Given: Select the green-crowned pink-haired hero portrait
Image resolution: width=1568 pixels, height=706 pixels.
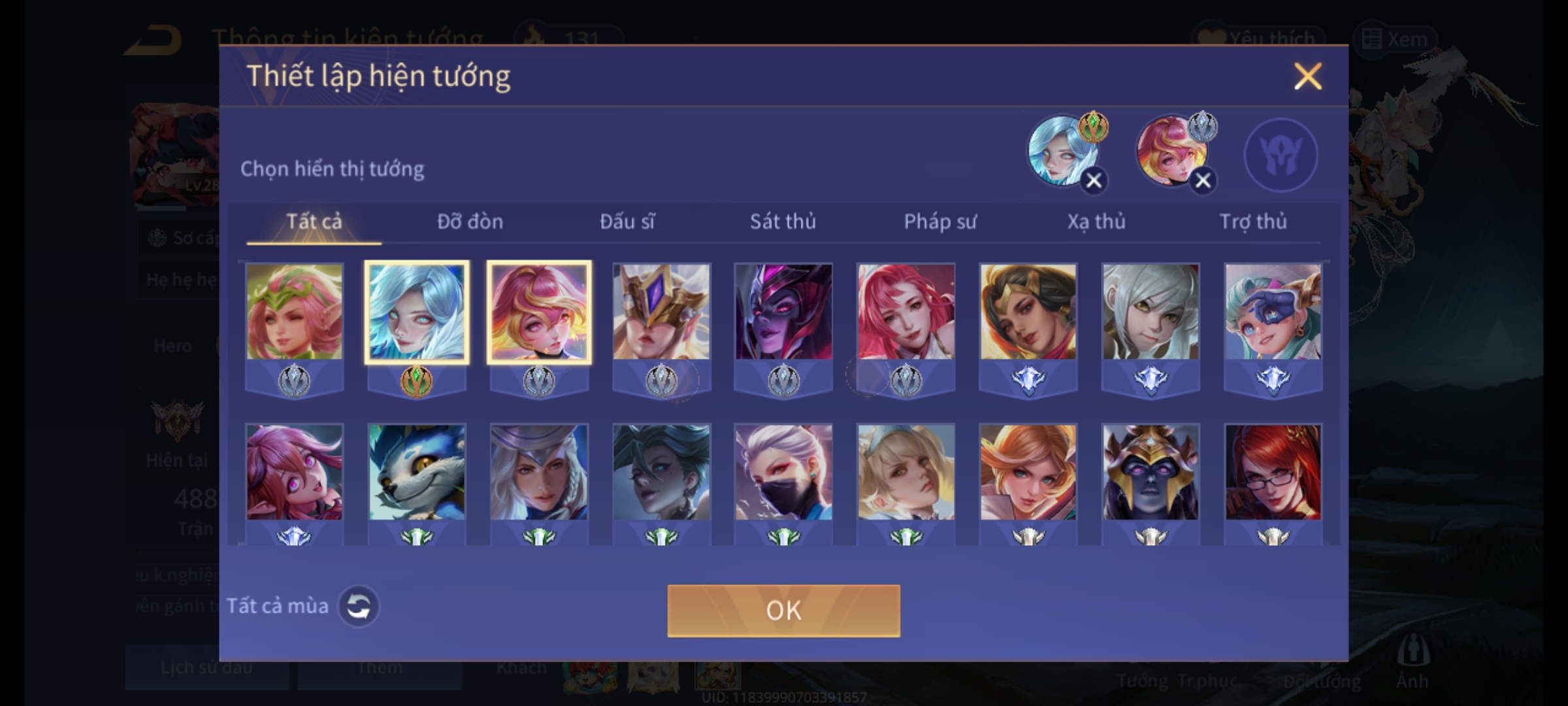Looking at the screenshot, I should [294, 312].
